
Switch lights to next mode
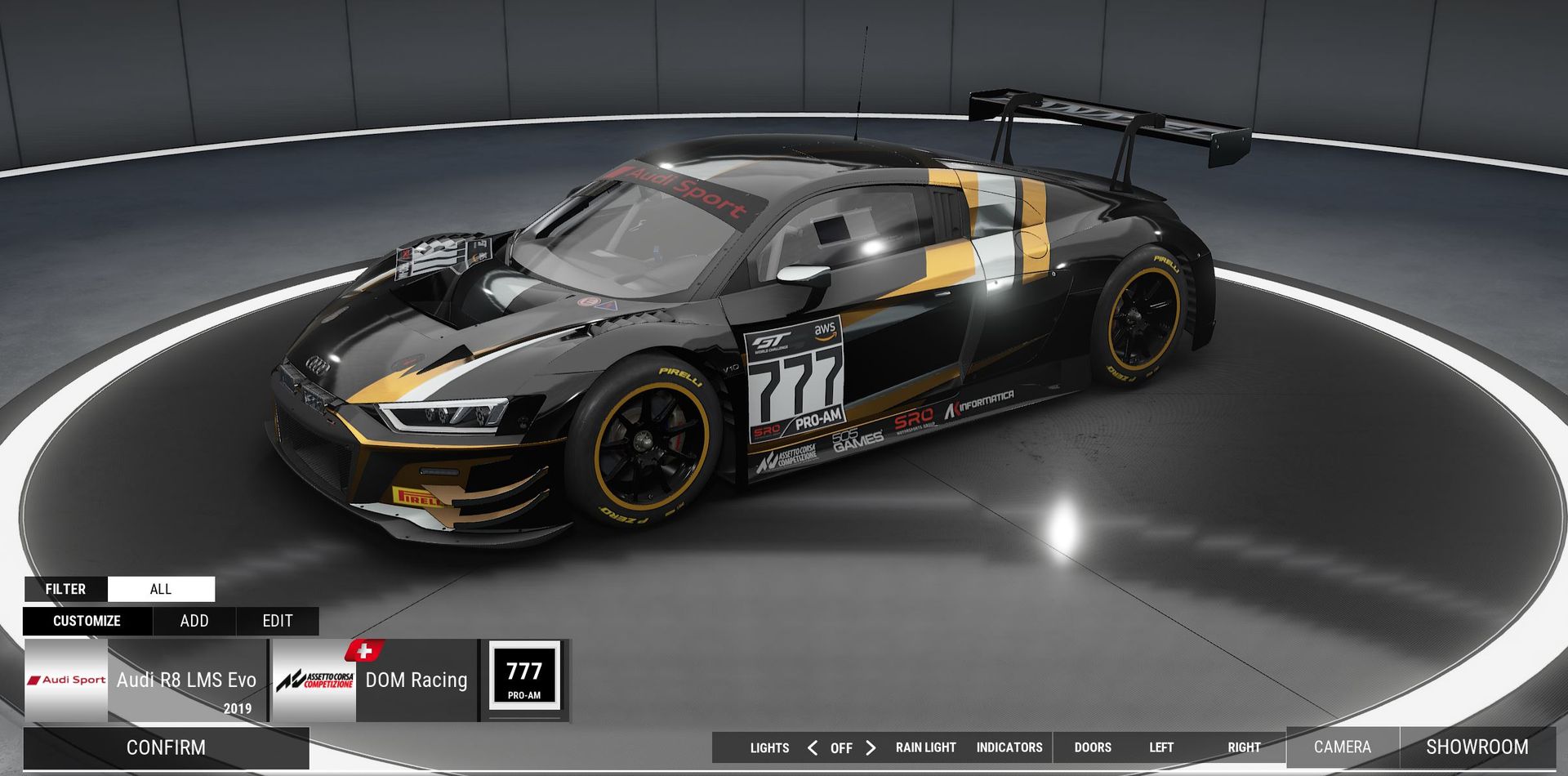click(871, 747)
